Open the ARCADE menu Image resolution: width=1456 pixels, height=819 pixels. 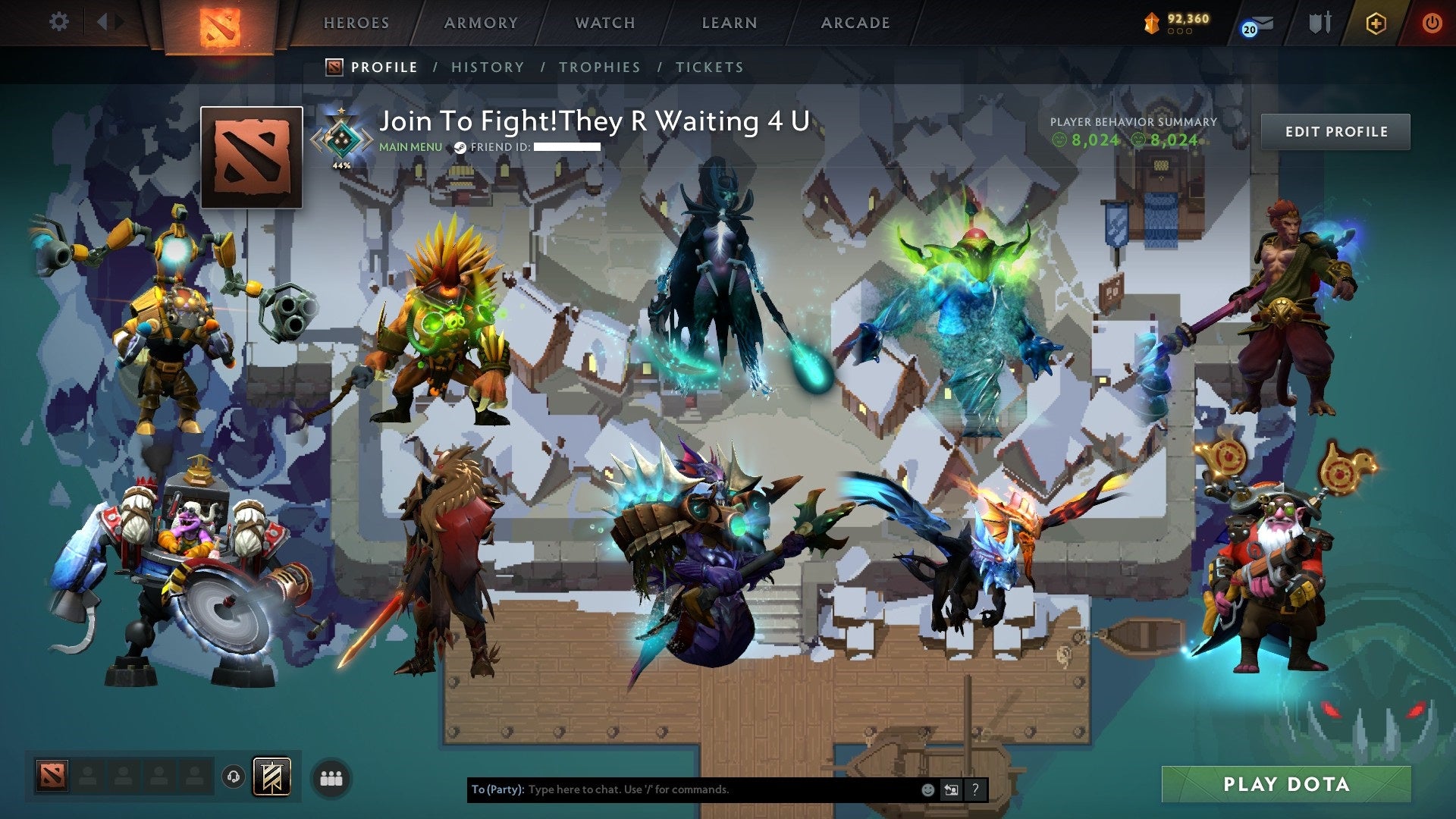coord(855,23)
